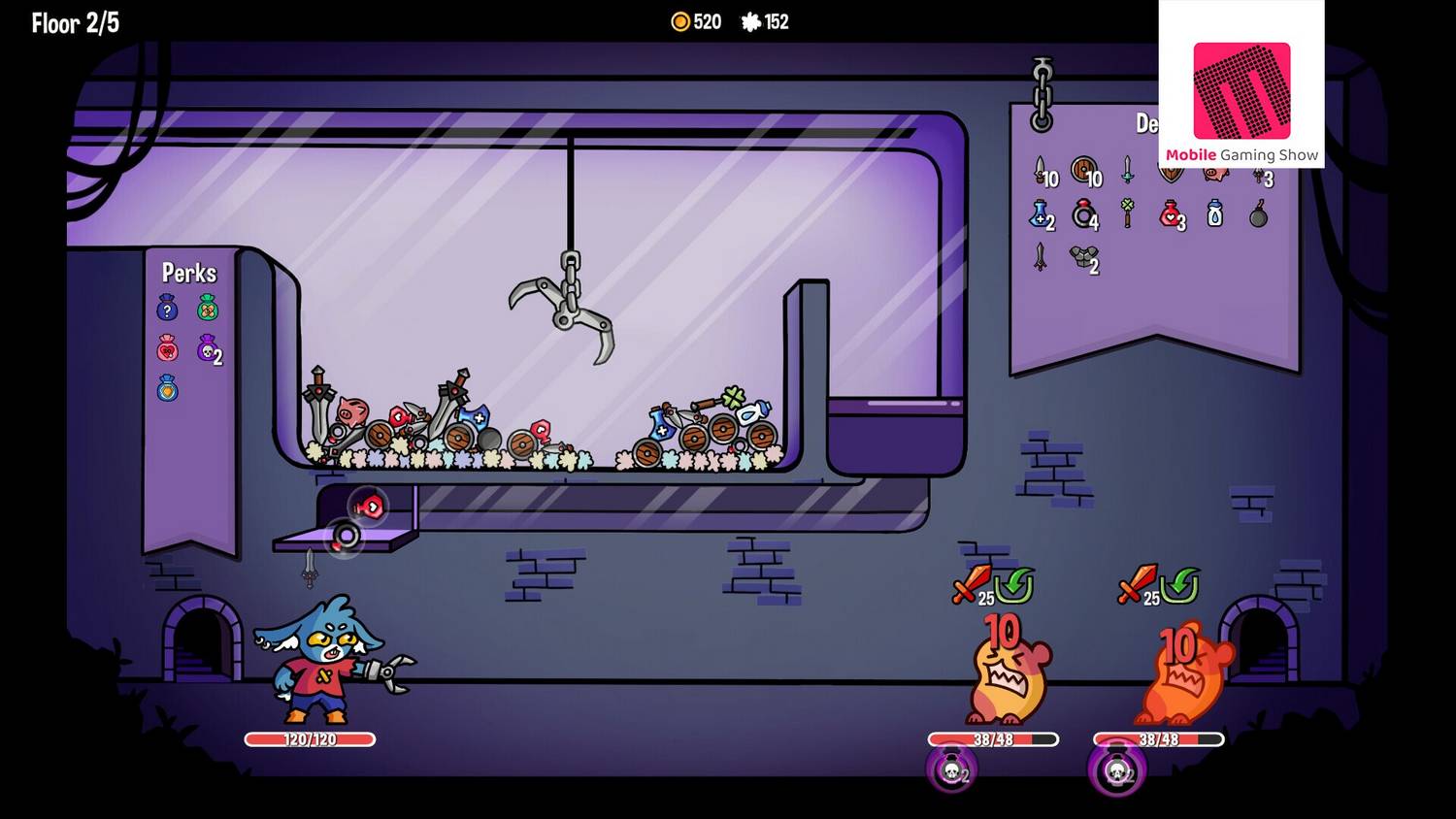Inspect the yellow enemy's poison skull status
Screen dimensions: 1456x819
pos(952,770)
